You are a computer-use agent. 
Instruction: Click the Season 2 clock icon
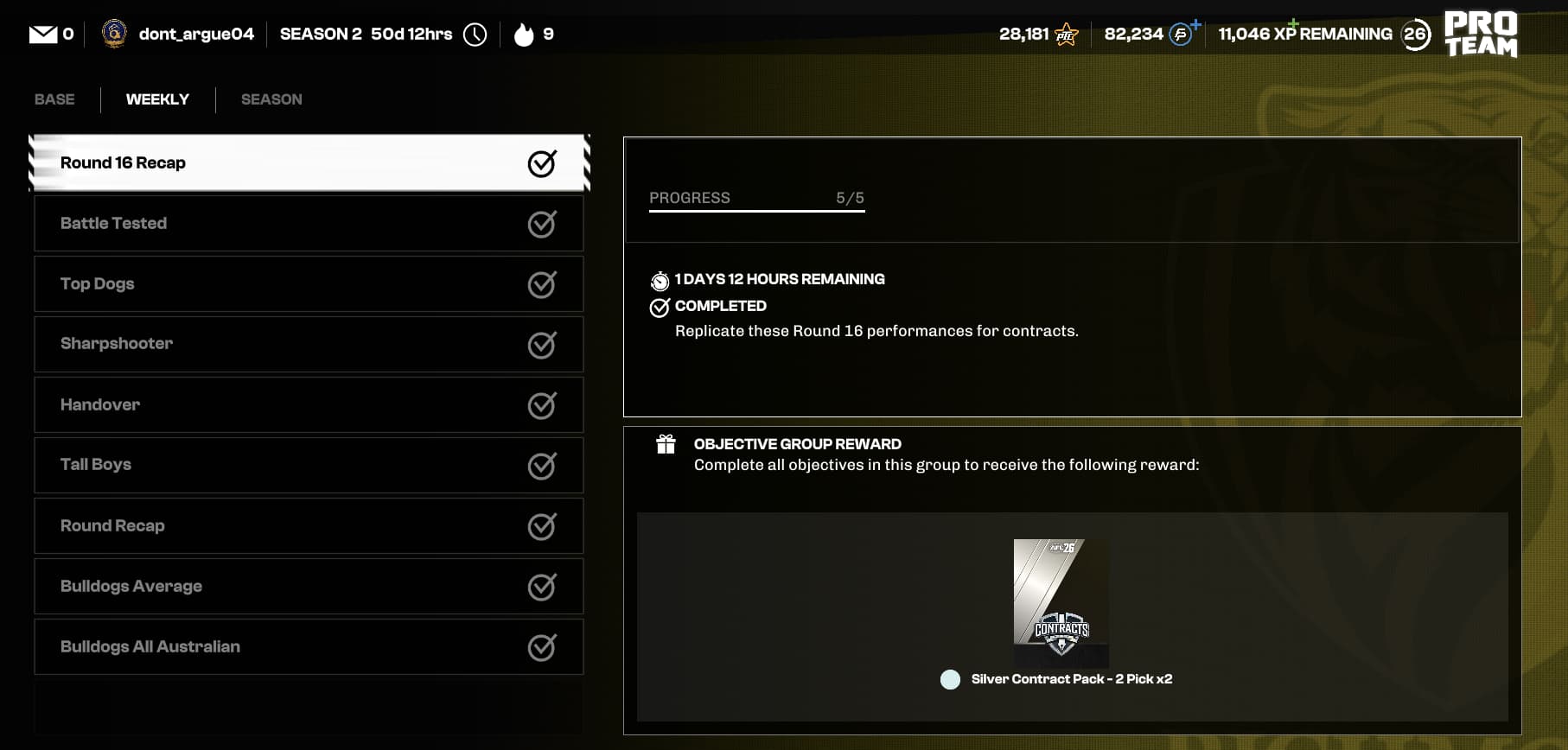(475, 35)
